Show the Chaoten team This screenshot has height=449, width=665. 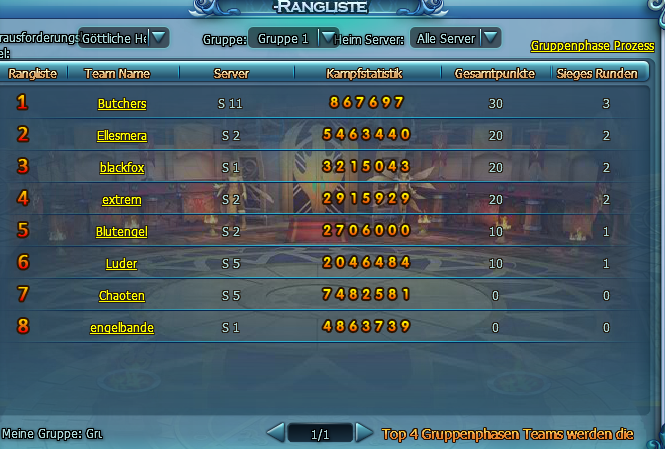[x=122, y=296]
